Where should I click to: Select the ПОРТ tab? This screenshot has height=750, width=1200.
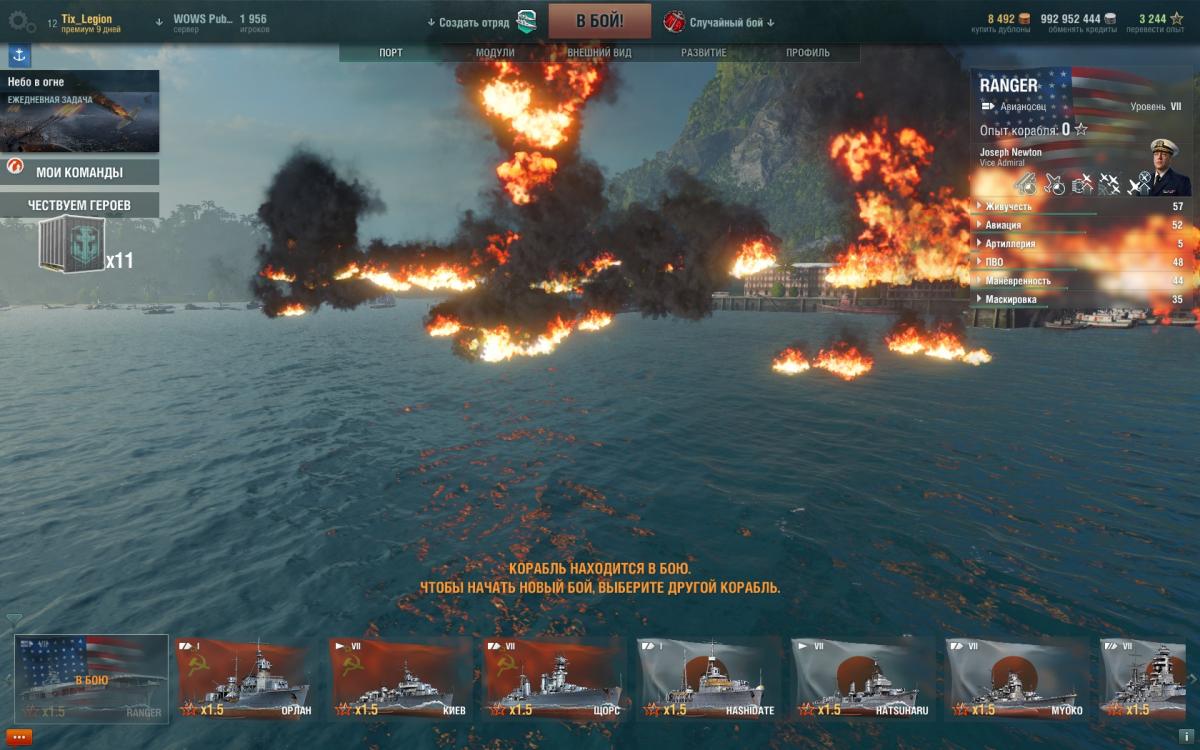click(391, 53)
